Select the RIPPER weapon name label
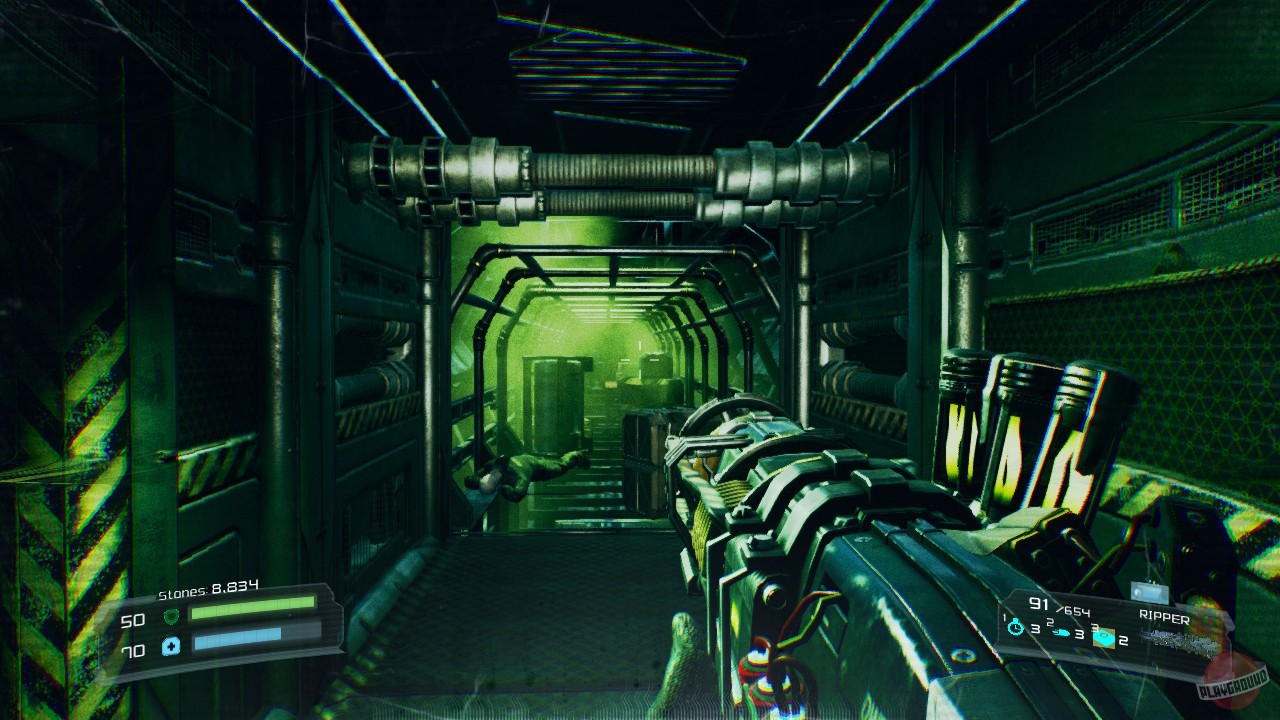 (x=1165, y=616)
